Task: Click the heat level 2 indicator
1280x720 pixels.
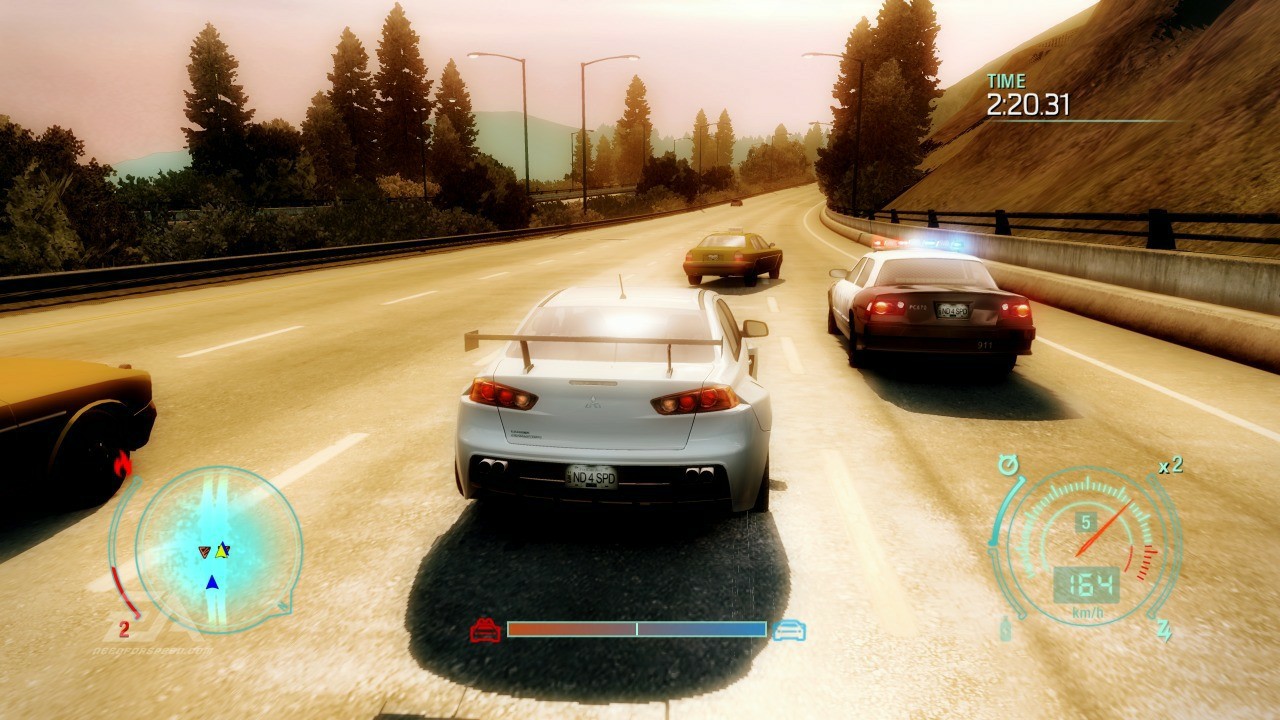Action: 124,628
